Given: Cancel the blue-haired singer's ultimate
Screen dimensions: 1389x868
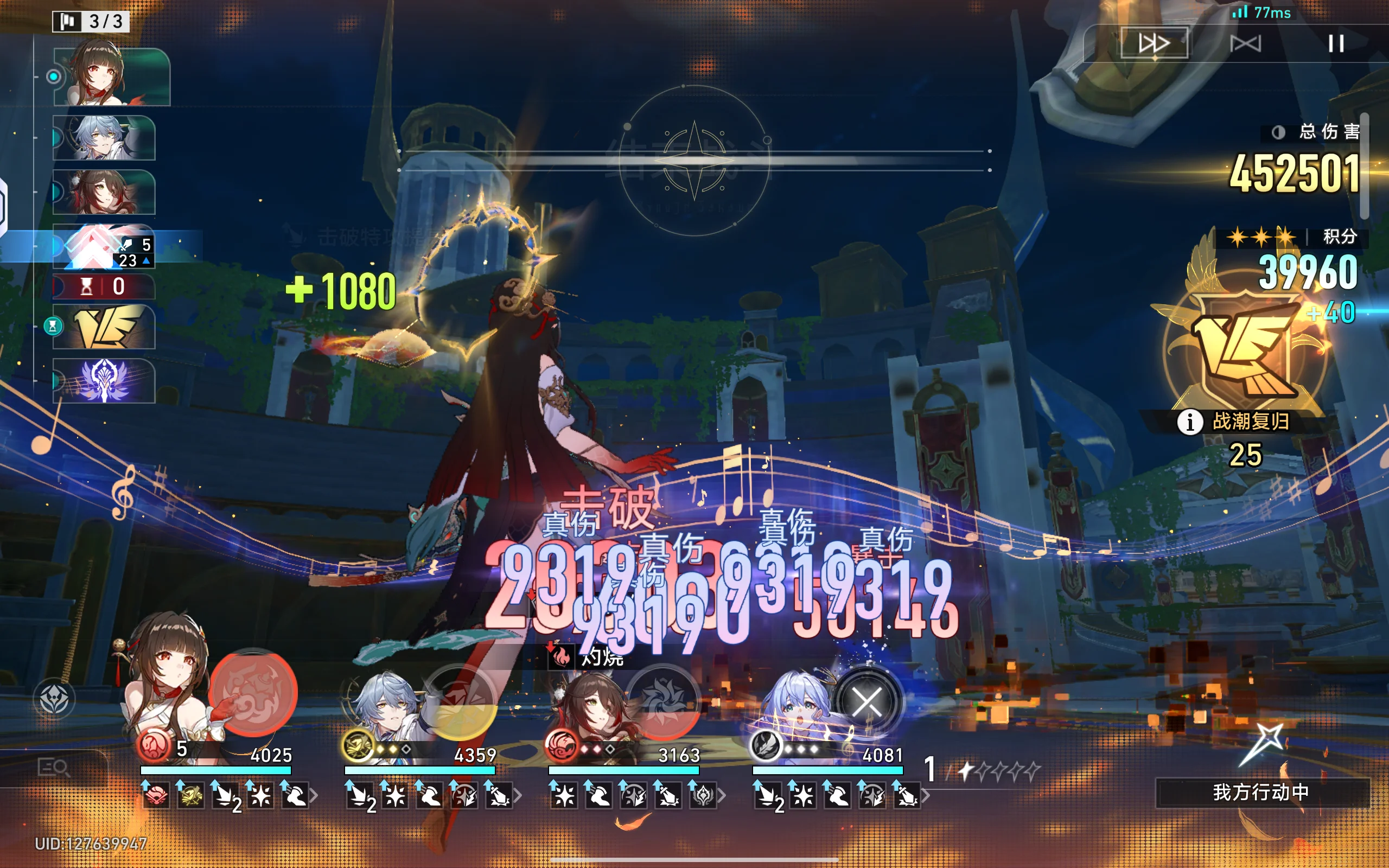Looking at the screenshot, I should tap(866, 701).
